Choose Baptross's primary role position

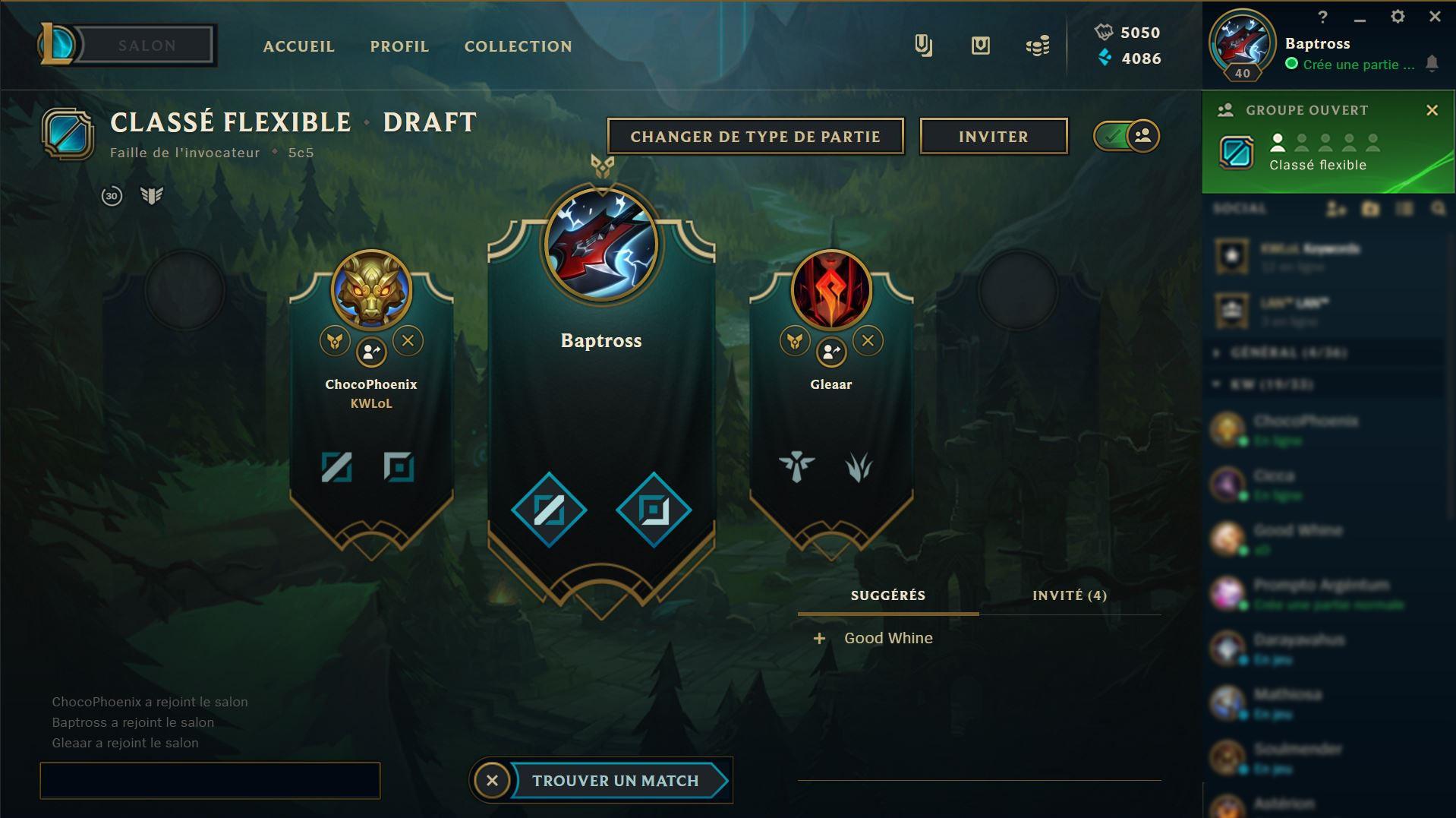click(x=549, y=510)
